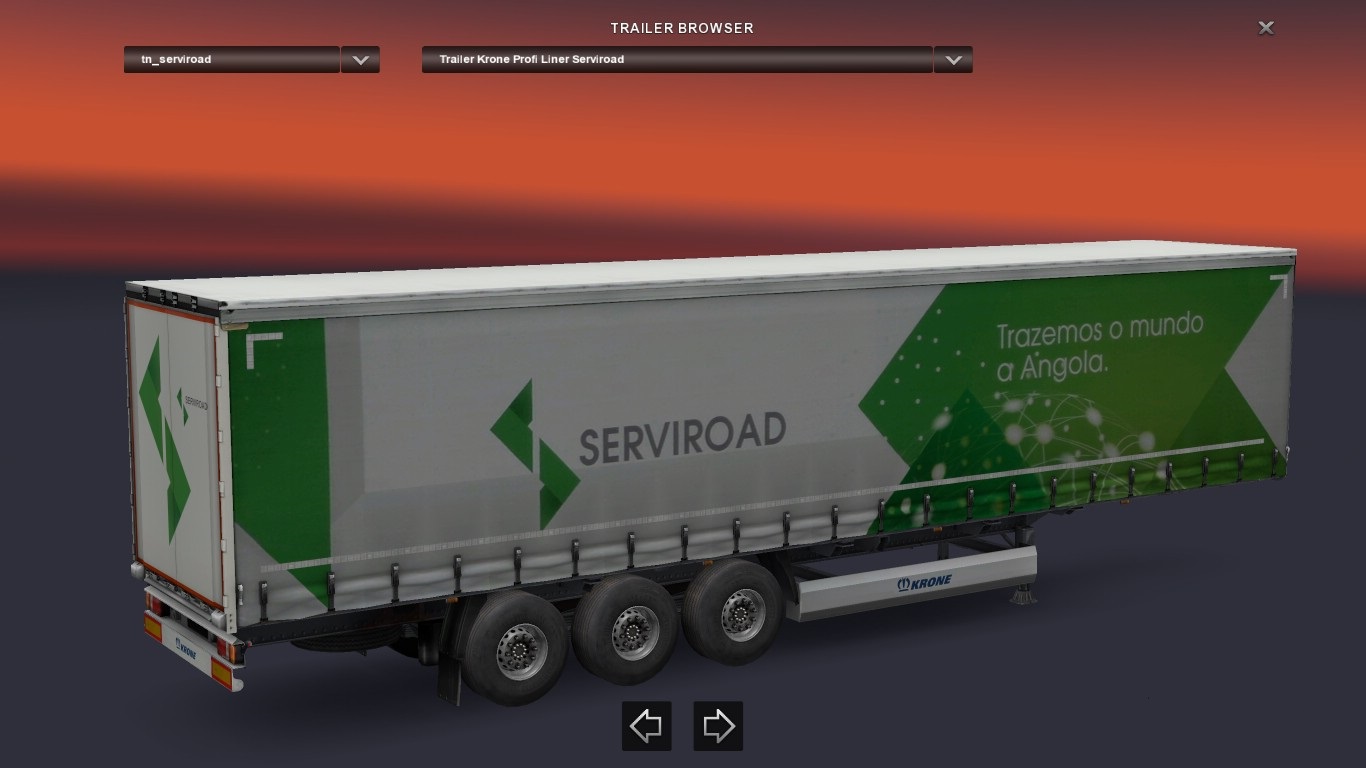Screen dimensions: 1366x768
Task: Show the next trailer with right arrow
Action: [x=718, y=726]
